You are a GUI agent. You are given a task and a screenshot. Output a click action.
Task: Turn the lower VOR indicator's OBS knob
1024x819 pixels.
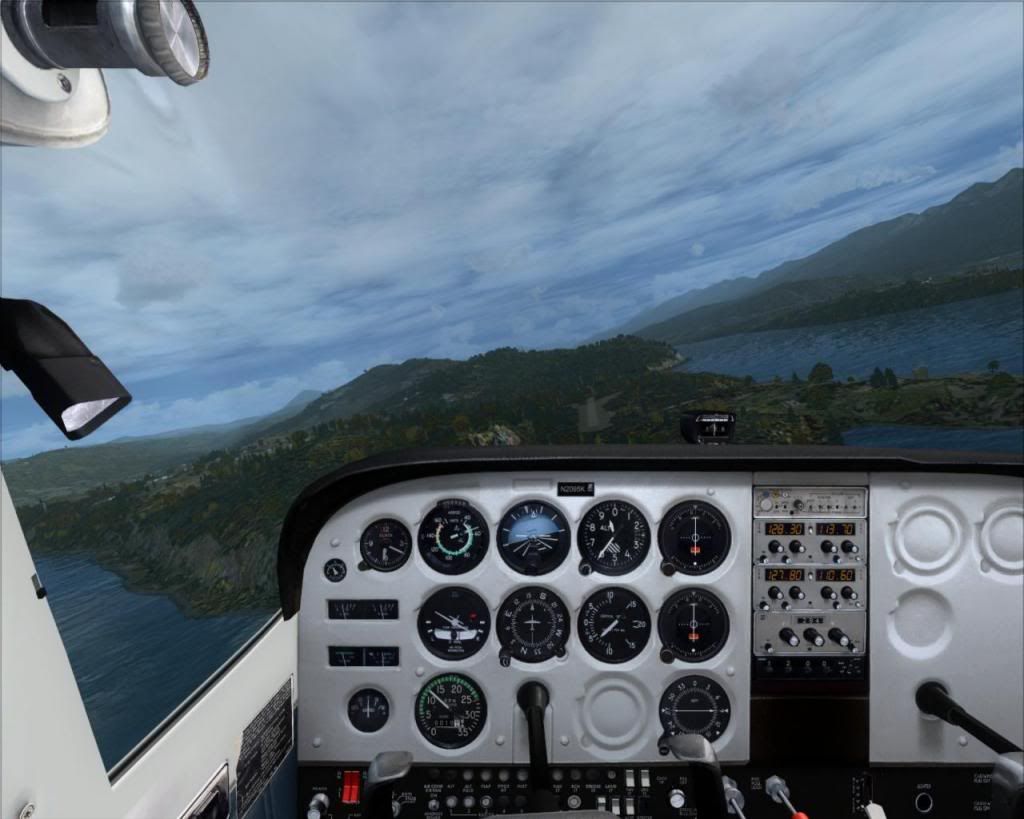click(665, 656)
